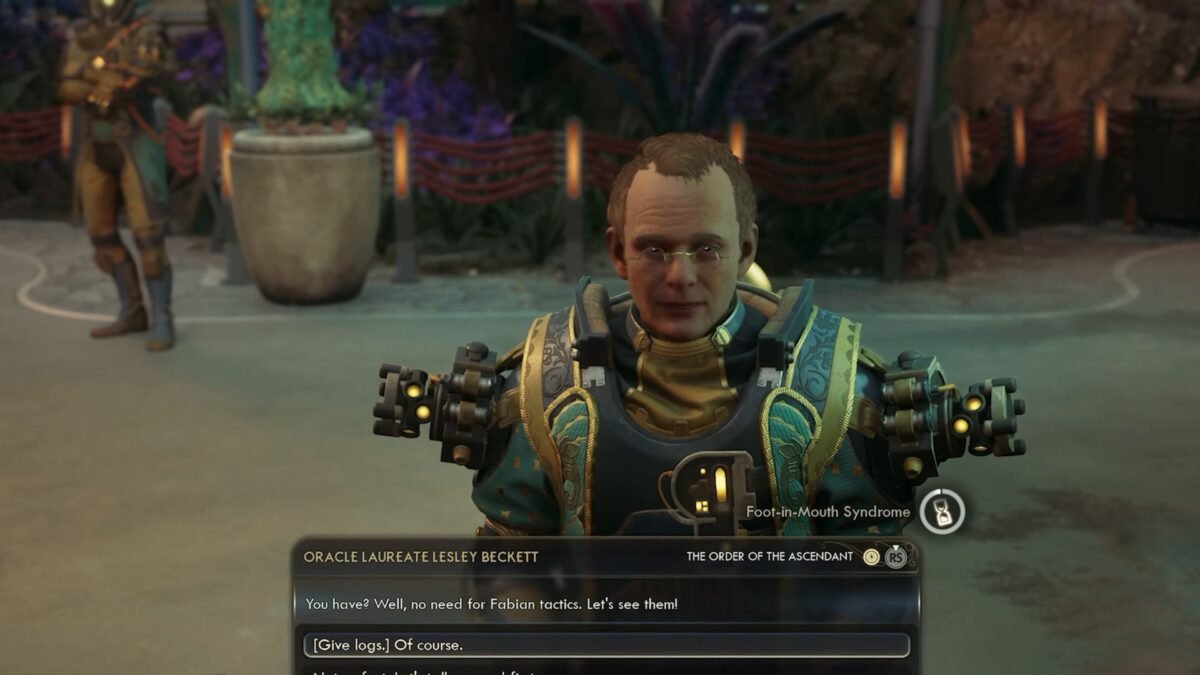Select the Order of the Ascendant faction emblem
Viewport: 1200px width, 675px height.
(872, 557)
